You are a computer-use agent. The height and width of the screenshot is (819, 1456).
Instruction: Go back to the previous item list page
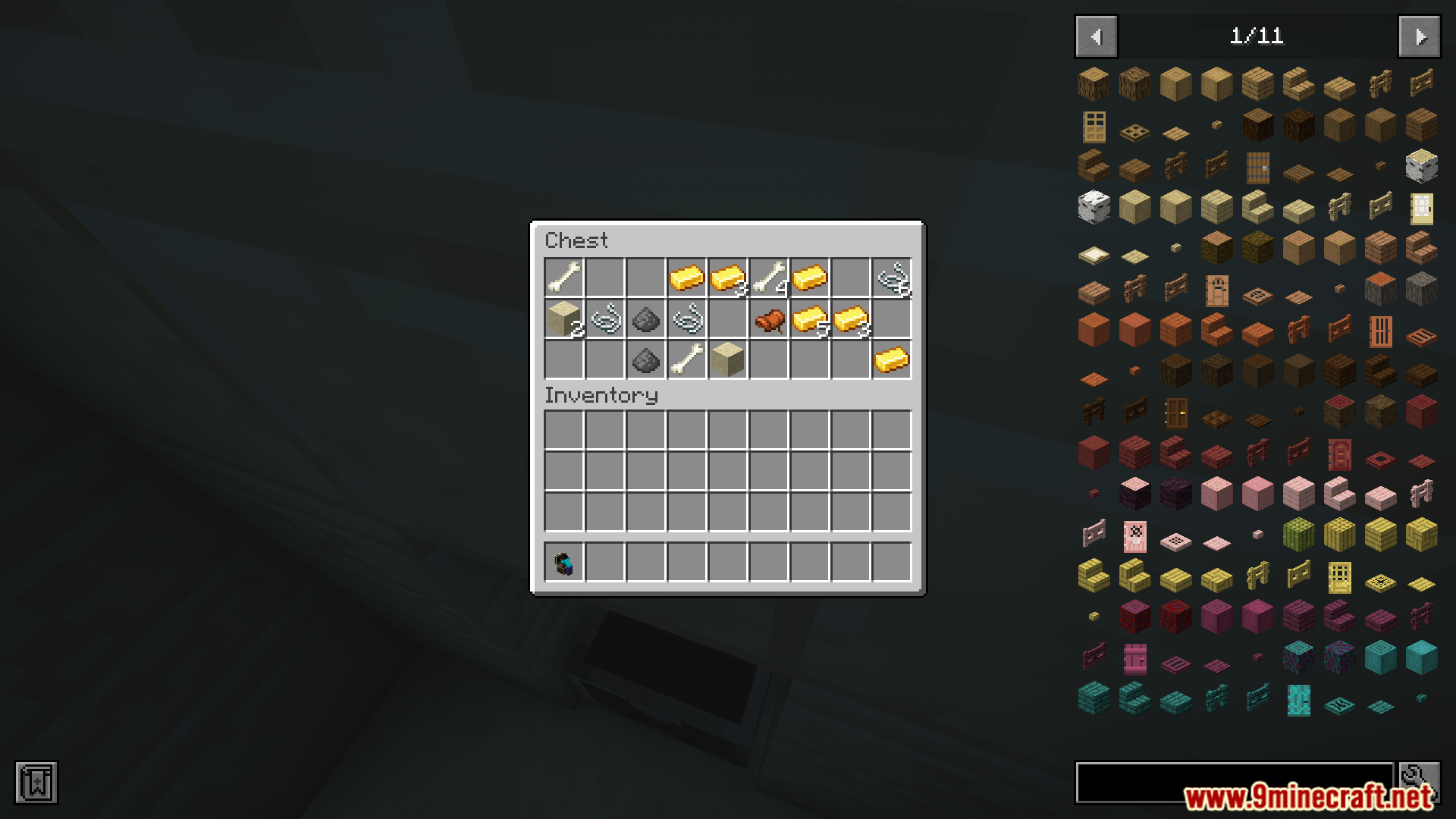1095,36
